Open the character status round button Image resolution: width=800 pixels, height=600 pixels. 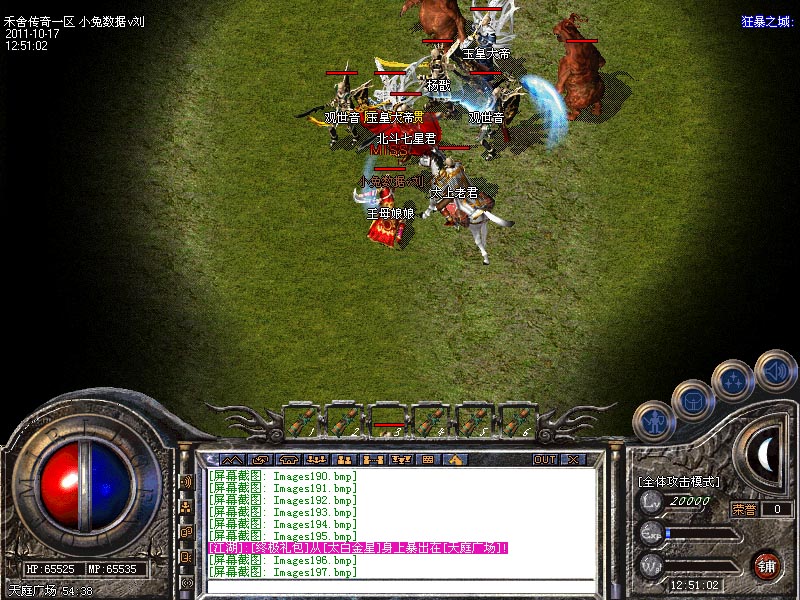click(x=654, y=421)
